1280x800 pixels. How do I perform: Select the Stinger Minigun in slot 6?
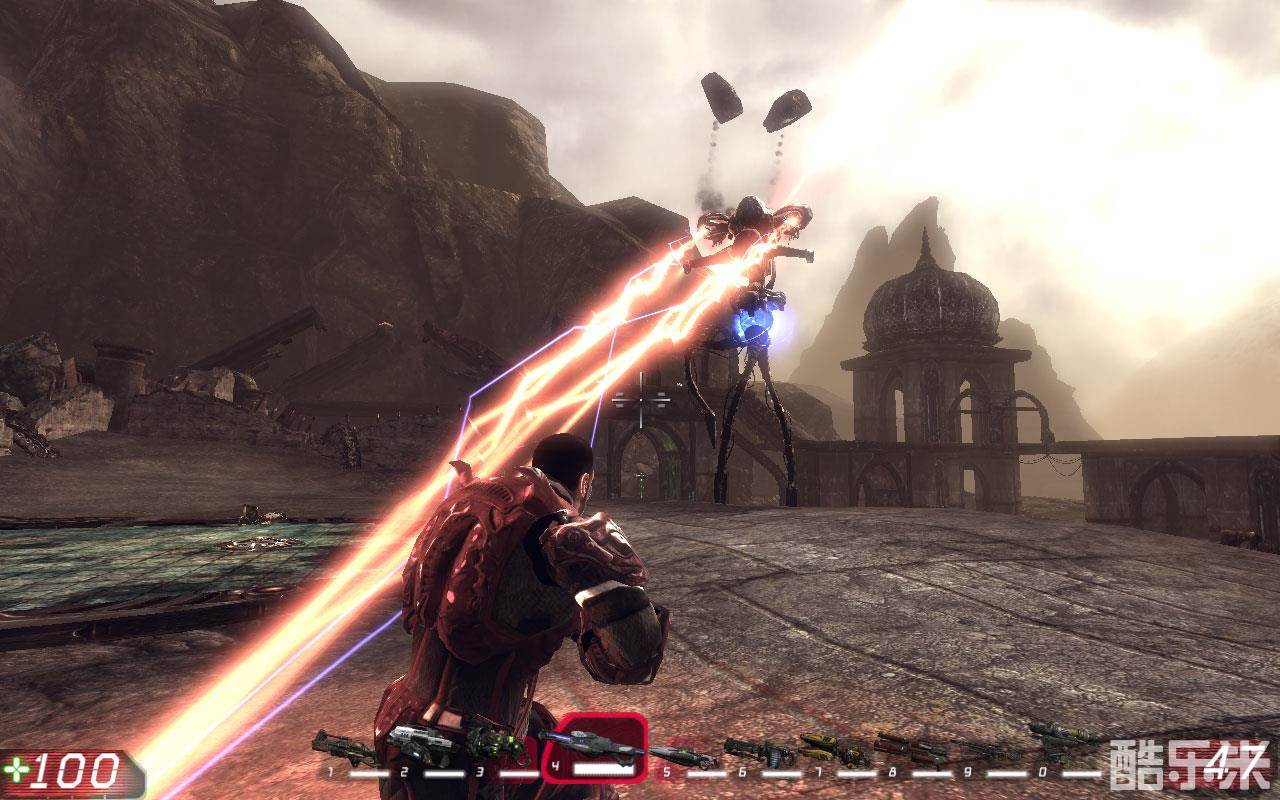pyautogui.click(x=760, y=751)
